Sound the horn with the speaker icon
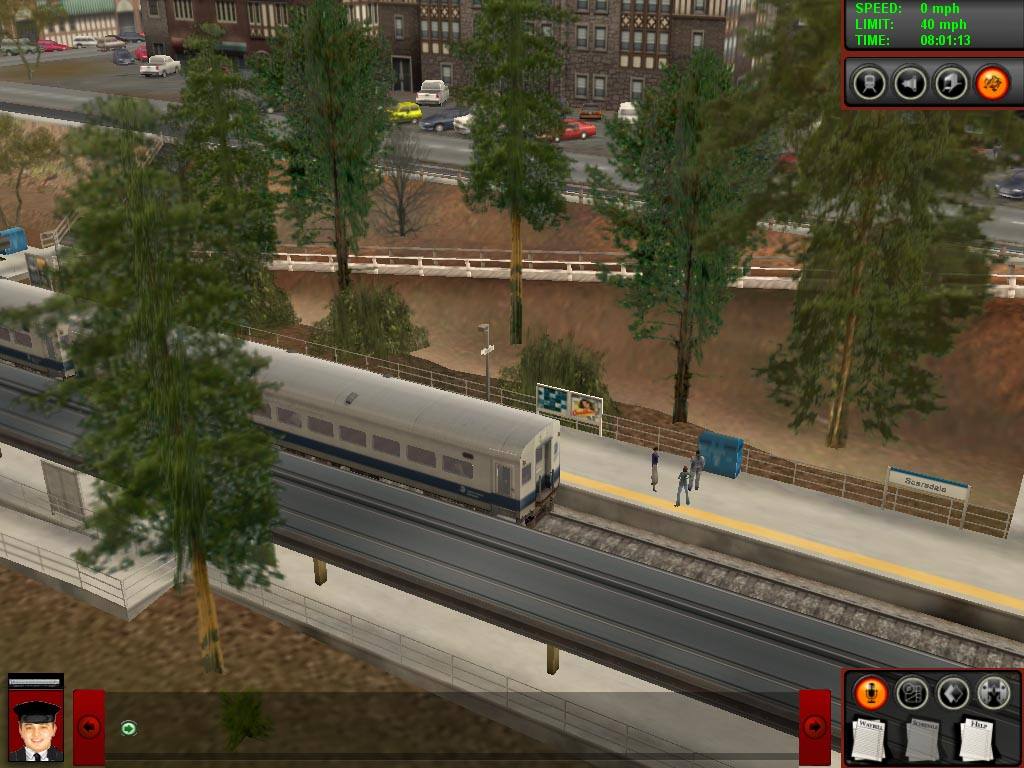The width and height of the screenshot is (1024, 768). click(910, 83)
